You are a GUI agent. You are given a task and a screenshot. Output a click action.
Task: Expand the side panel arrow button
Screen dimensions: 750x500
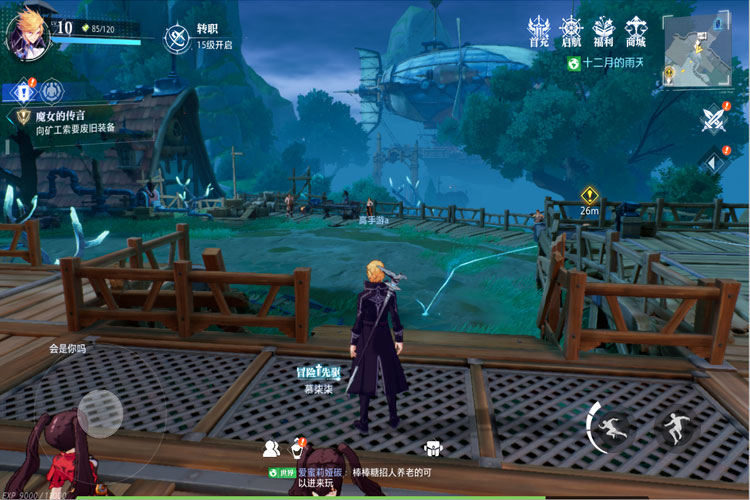click(x=713, y=162)
